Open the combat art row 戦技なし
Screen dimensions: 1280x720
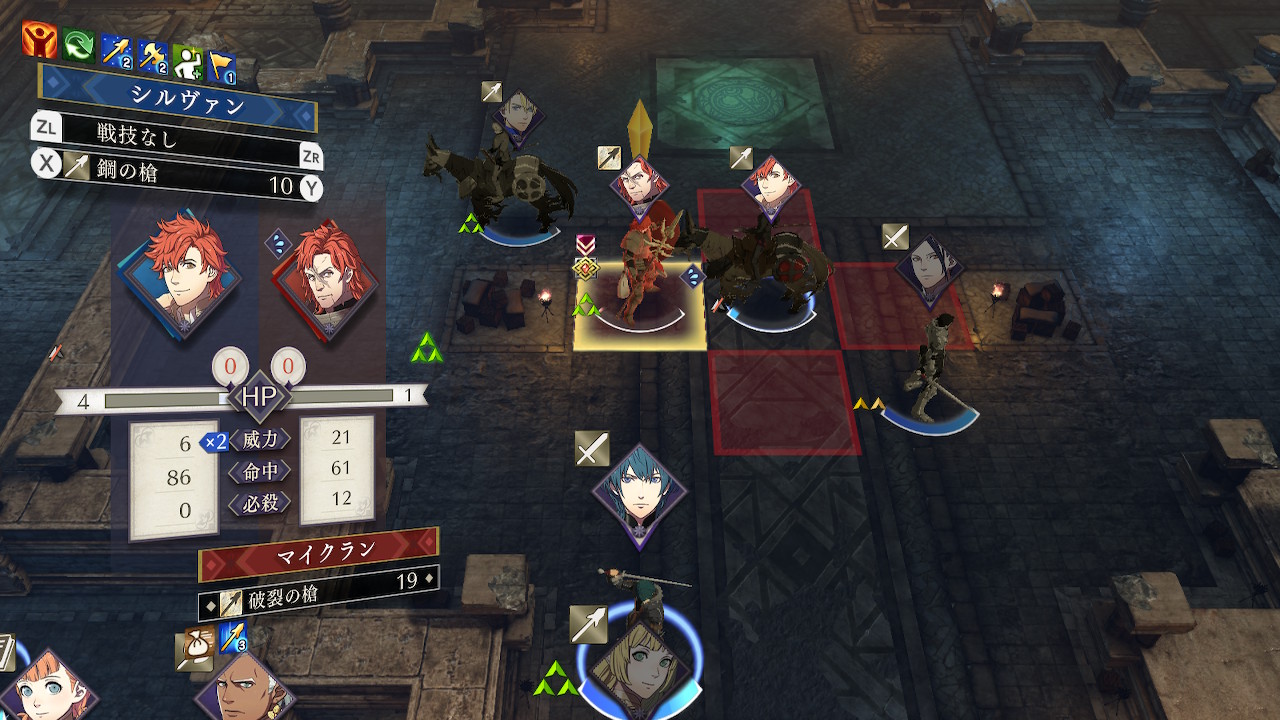coord(178,136)
